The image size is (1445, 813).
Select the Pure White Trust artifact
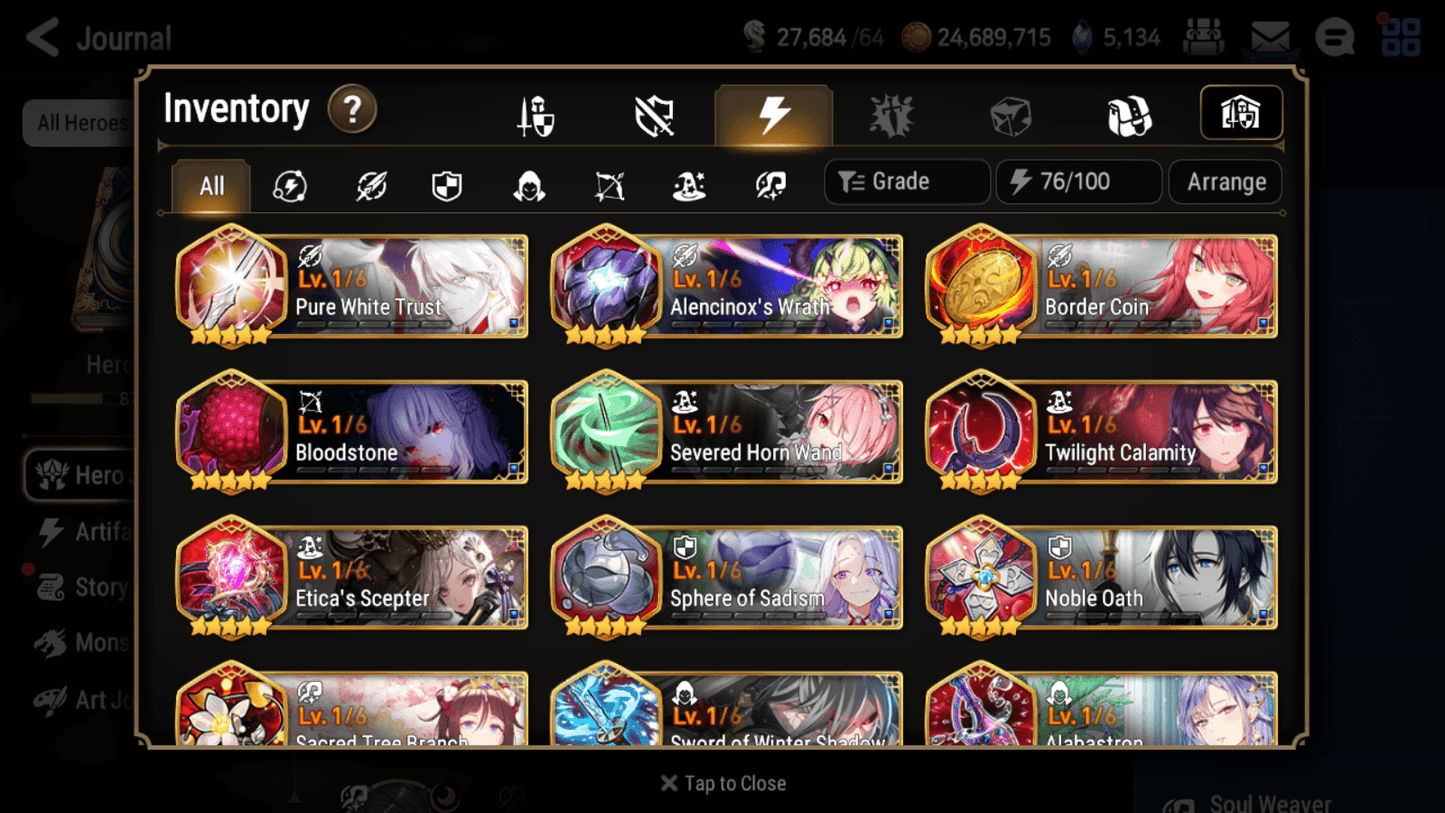point(351,287)
